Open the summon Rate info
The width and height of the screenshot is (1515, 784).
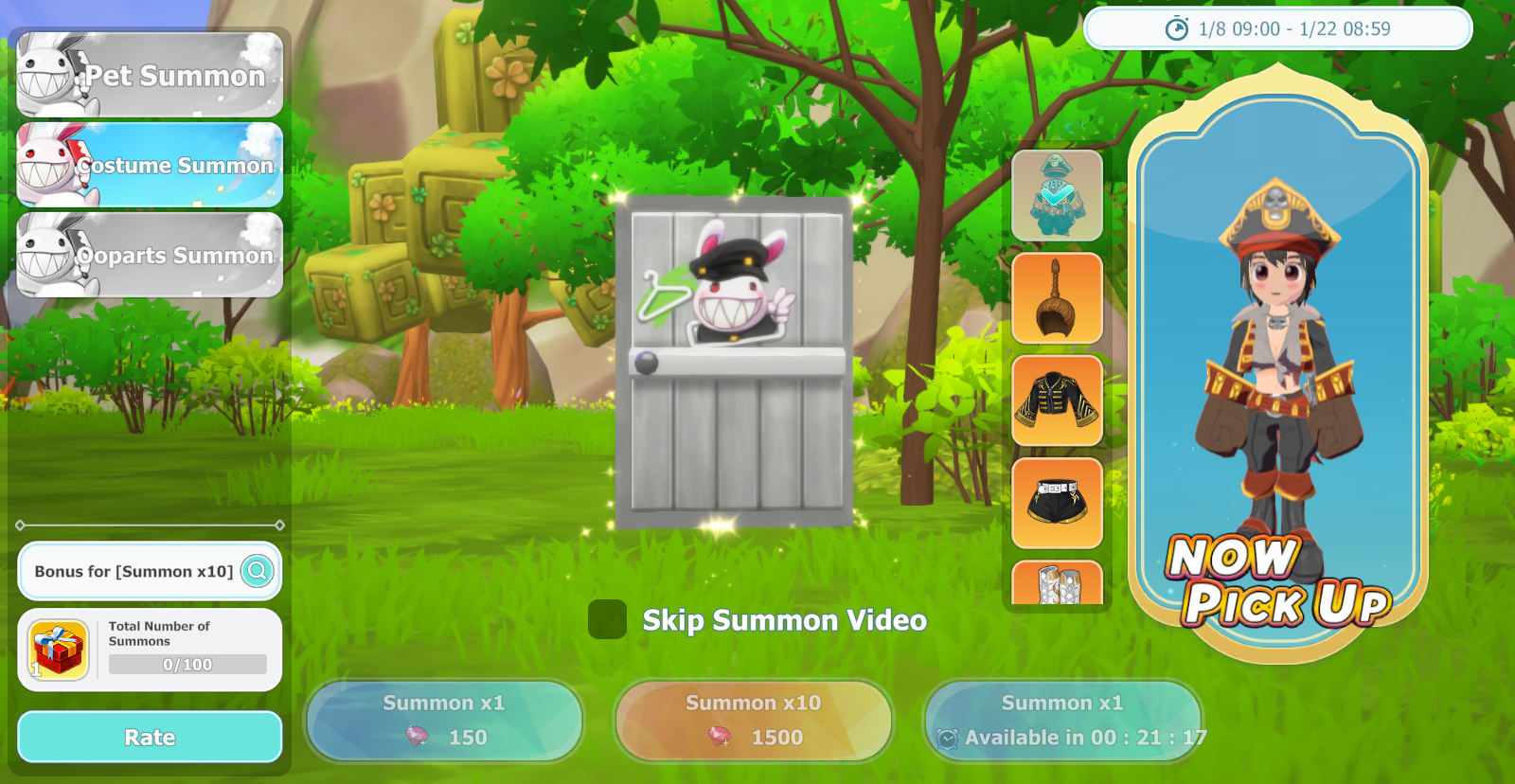coord(150,737)
